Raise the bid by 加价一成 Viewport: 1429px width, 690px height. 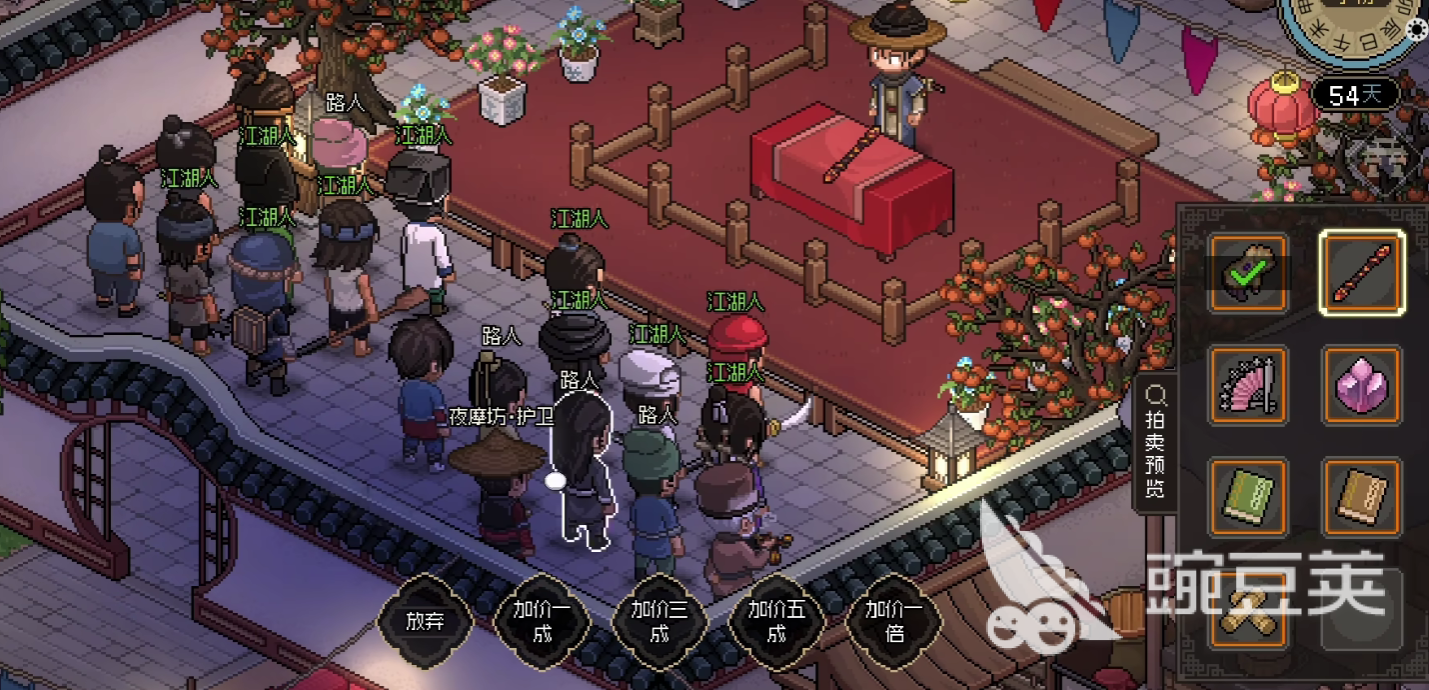541,621
